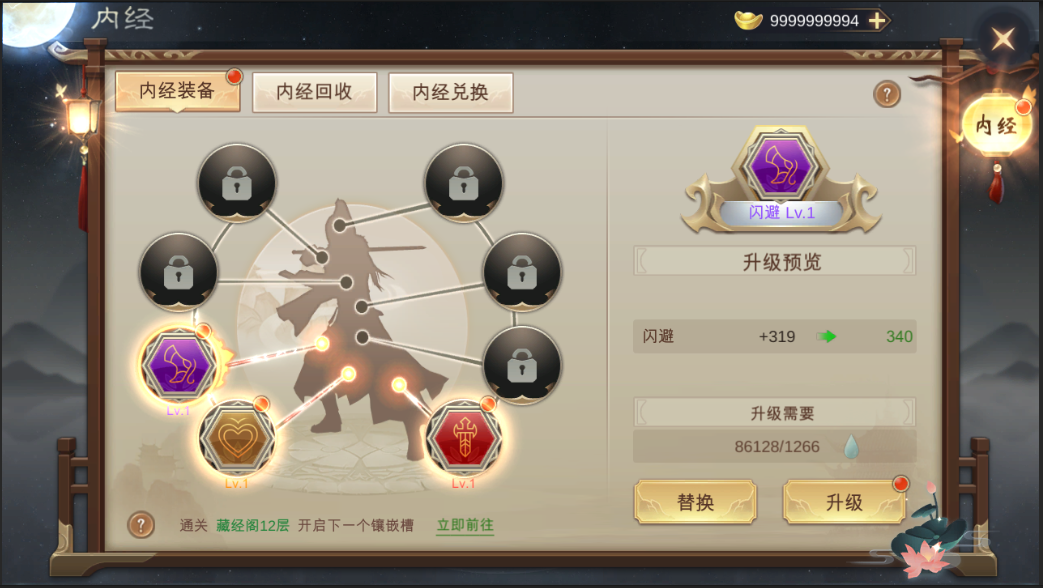Click the 升级 upgrade button
The height and width of the screenshot is (588, 1043).
(843, 502)
